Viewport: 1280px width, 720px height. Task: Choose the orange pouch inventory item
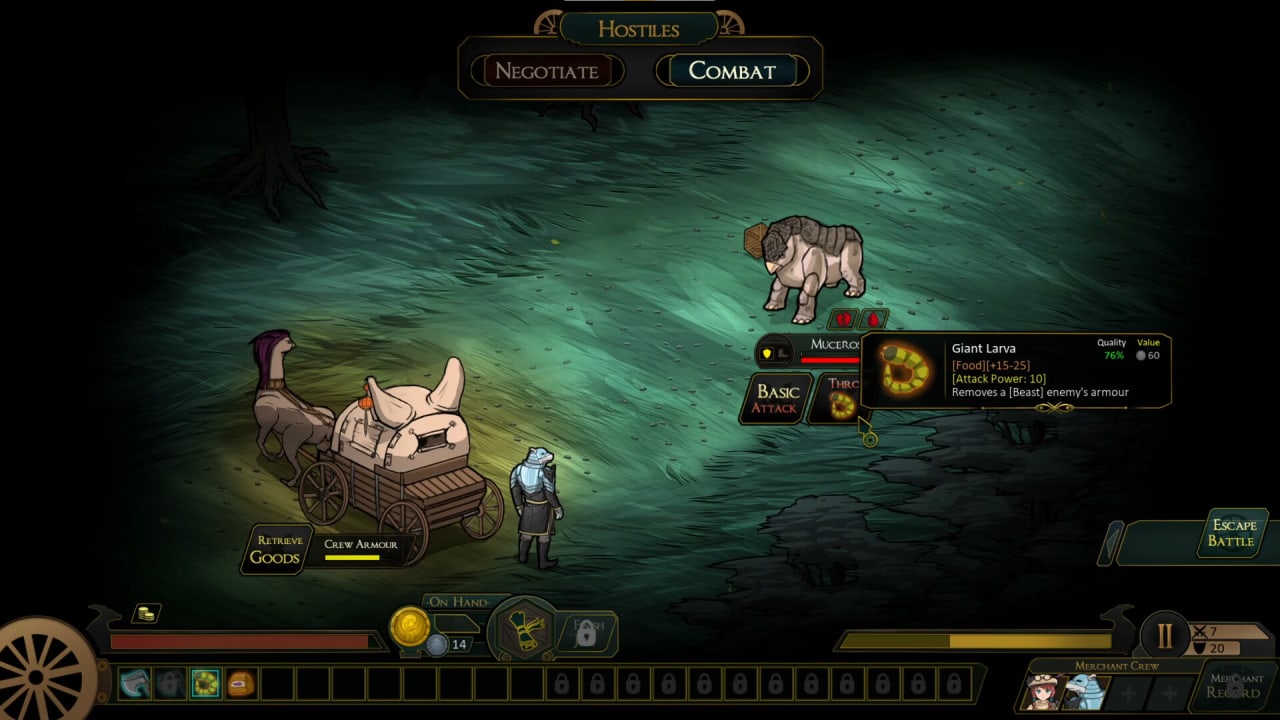(x=241, y=684)
